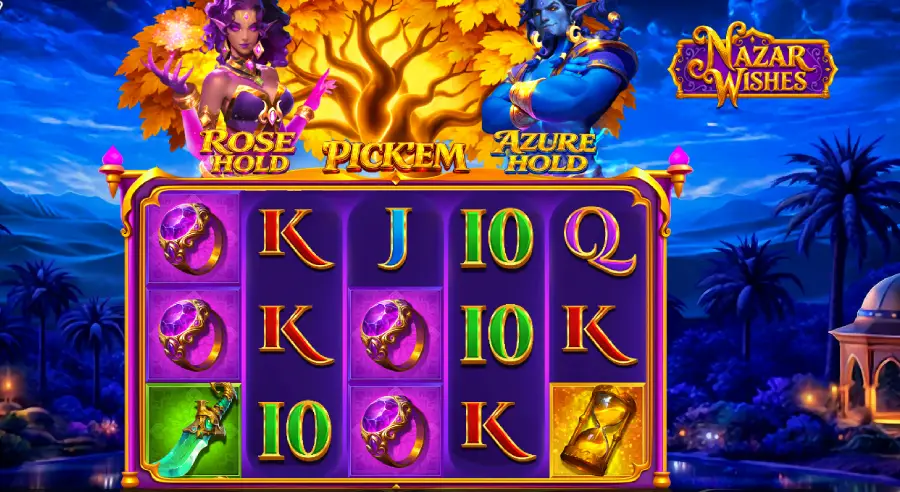Click the Nazar Wishes game logo
The image size is (900, 492).
[751, 66]
